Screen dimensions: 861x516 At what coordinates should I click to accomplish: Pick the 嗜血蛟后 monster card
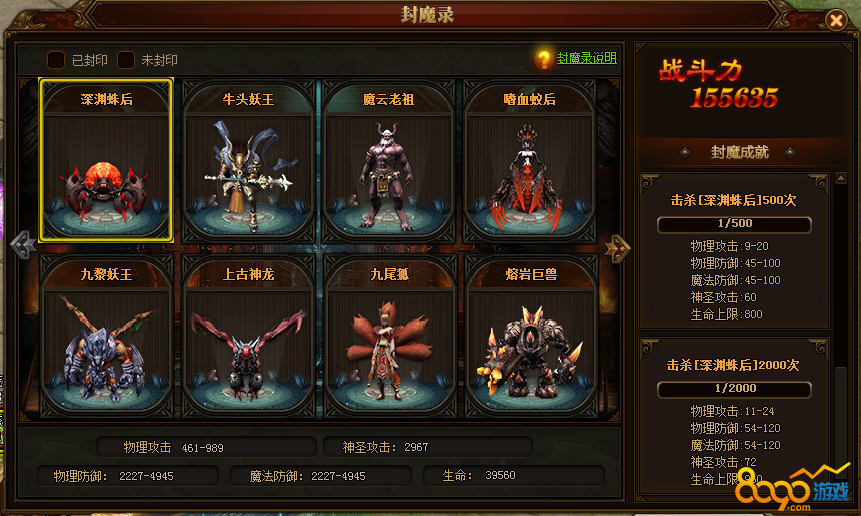point(530,161)
